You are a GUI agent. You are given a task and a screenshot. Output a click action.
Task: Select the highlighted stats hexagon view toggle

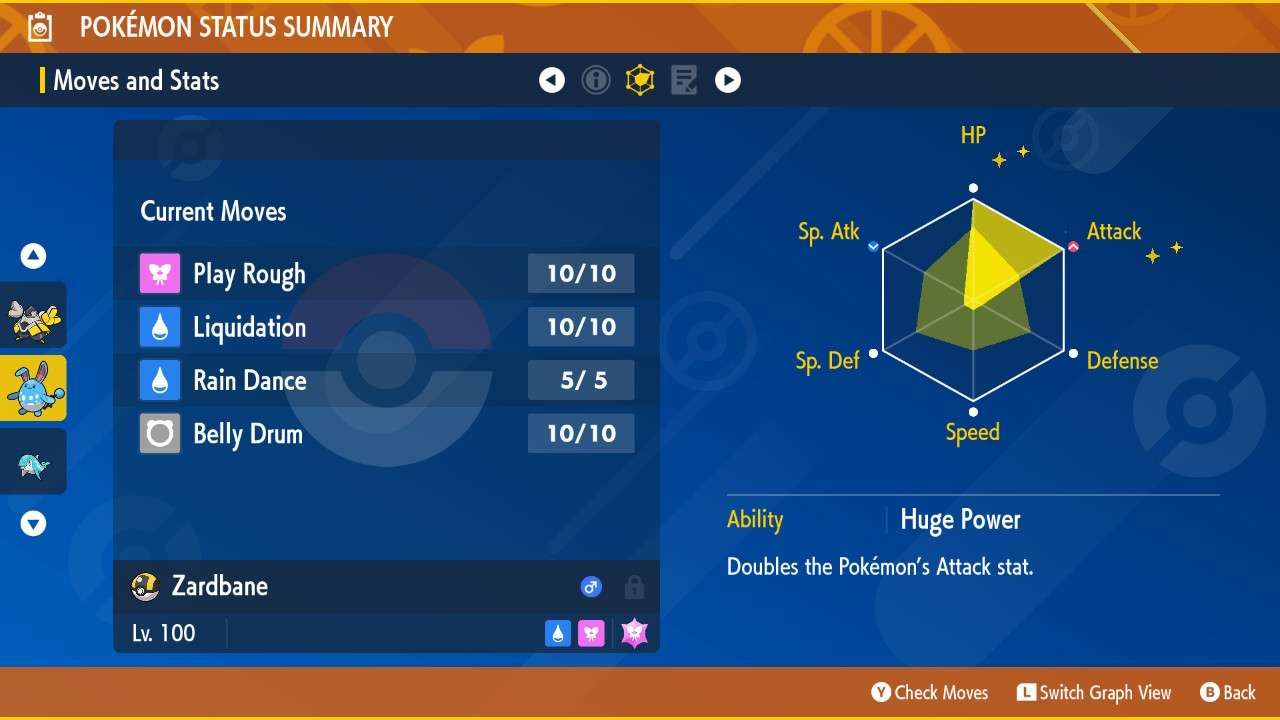click(x=640, y=80)
